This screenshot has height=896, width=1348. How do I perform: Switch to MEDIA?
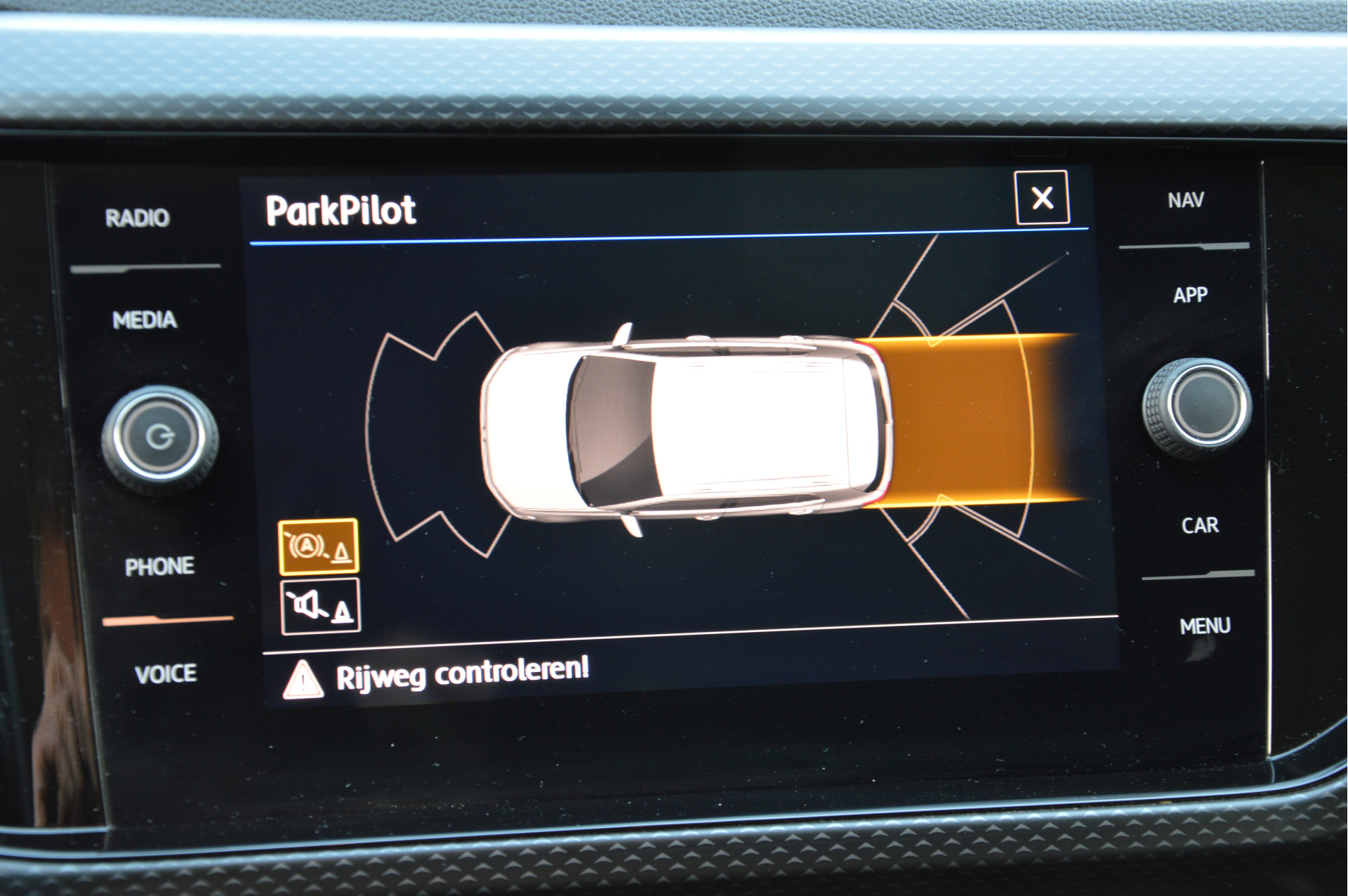(145, 320)
